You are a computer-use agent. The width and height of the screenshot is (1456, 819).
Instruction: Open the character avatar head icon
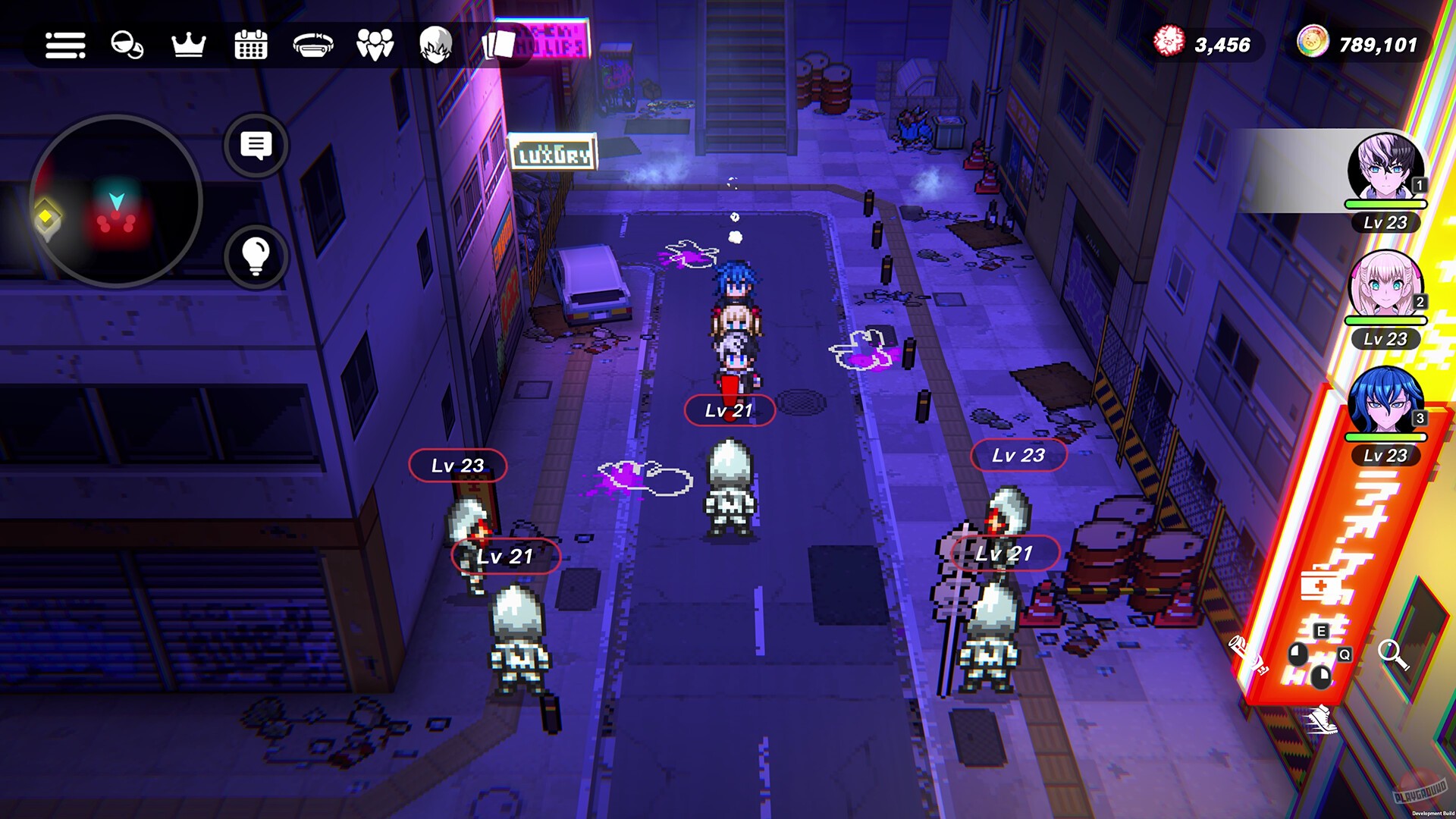point(435,45)
